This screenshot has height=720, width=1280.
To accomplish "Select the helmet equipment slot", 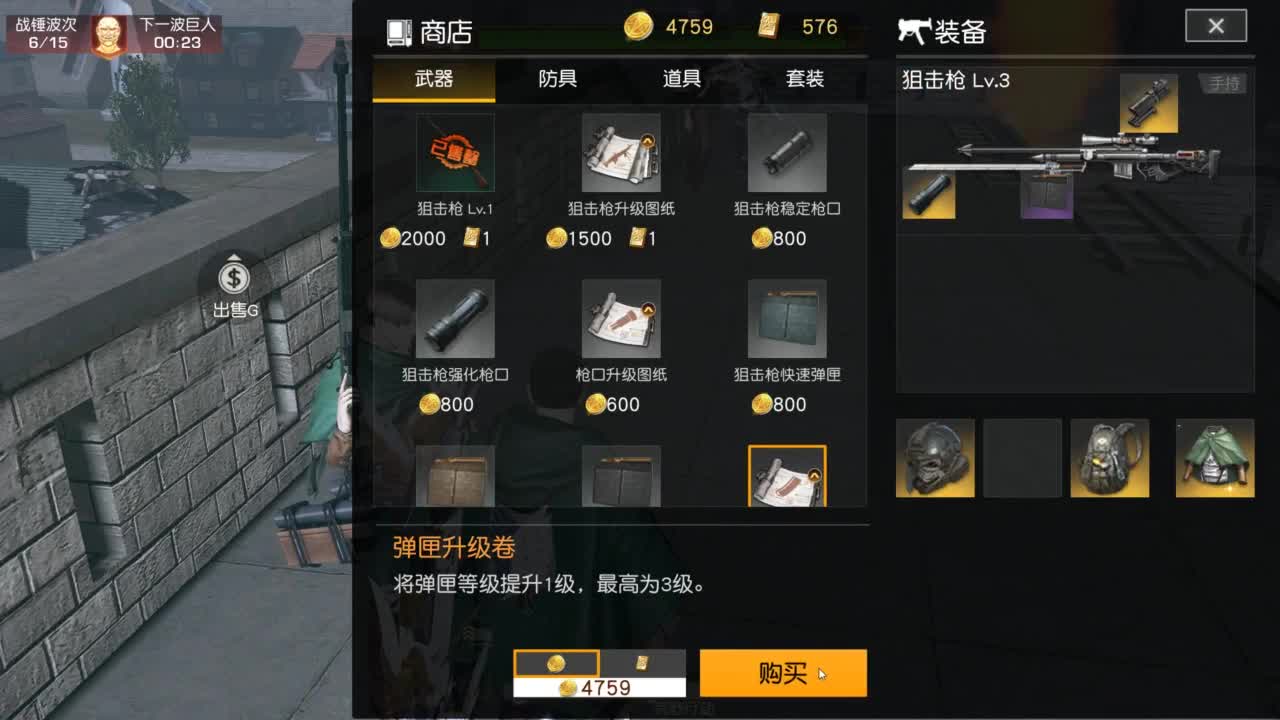I will tap(933, 458).
